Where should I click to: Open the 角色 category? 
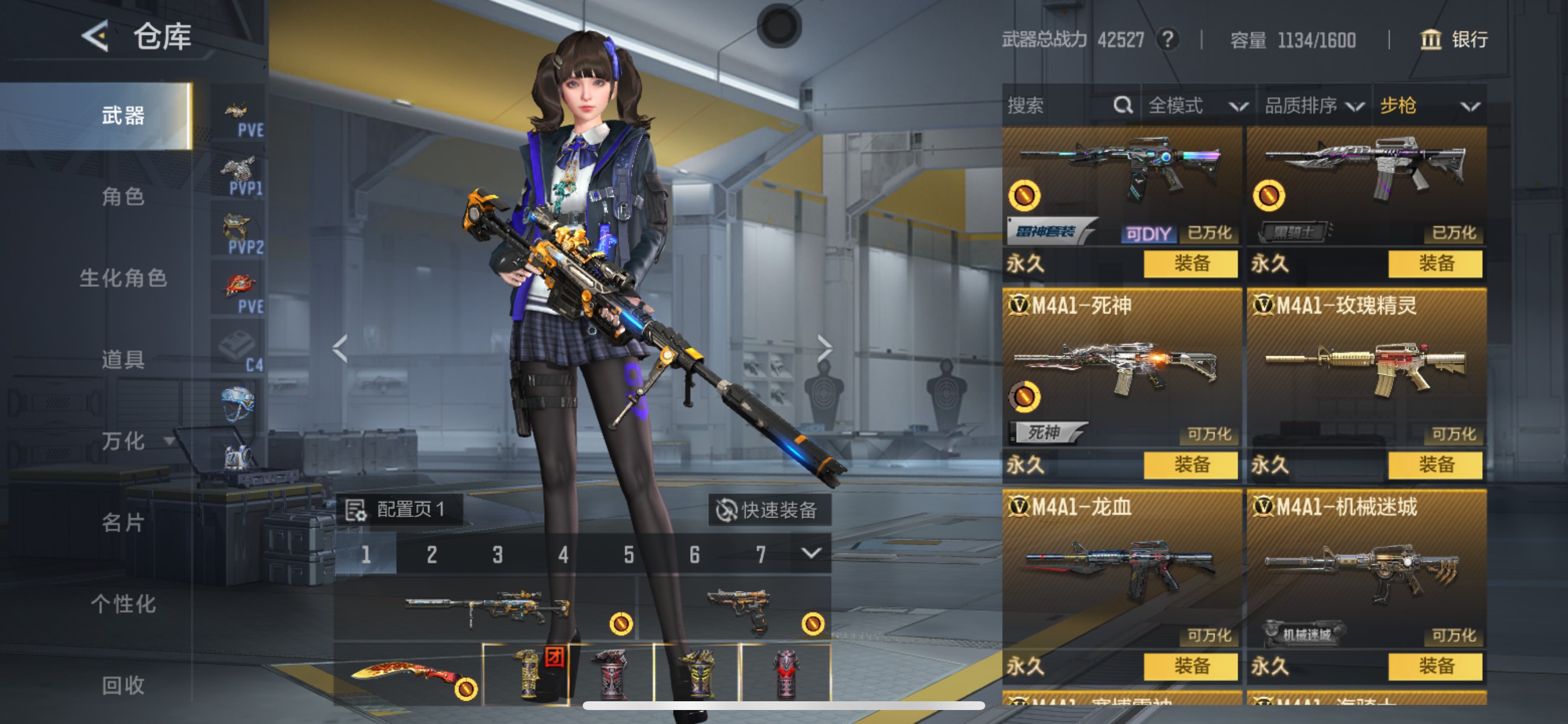point(123,197)
